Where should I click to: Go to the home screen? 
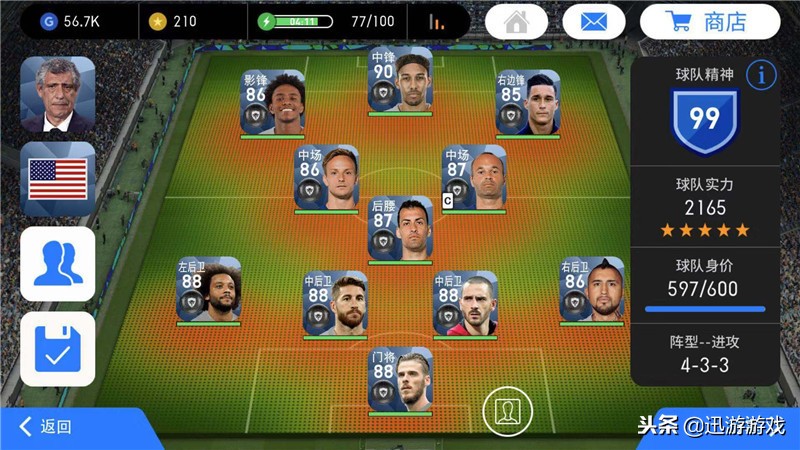(517, 21)
